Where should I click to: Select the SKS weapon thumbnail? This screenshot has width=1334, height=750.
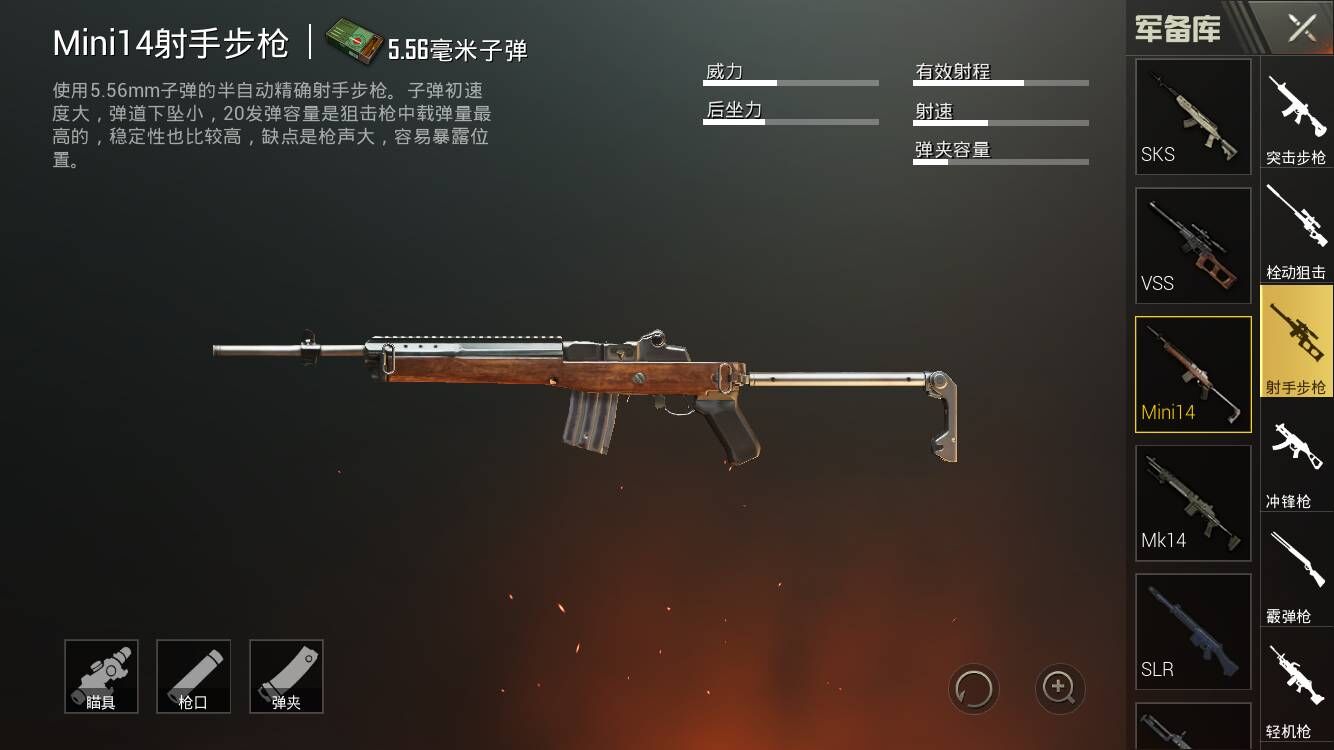click(1192, 116)
